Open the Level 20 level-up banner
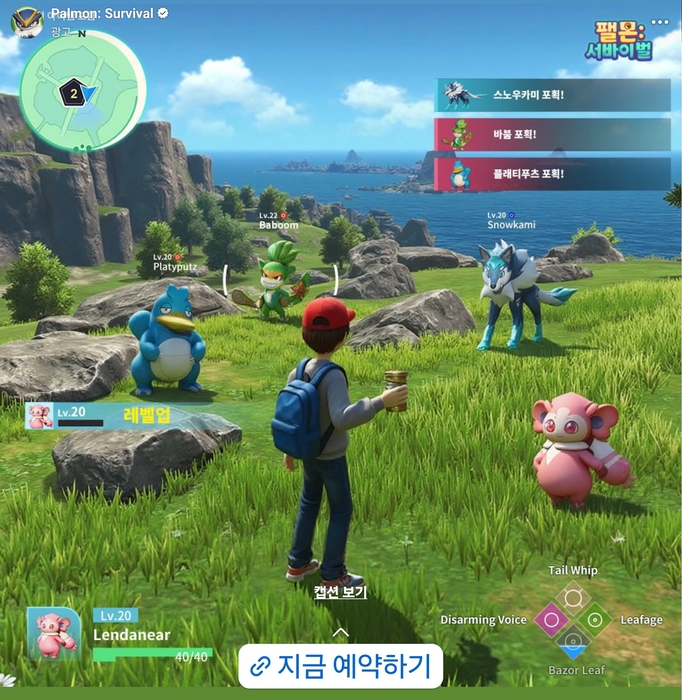 (120, 415)
